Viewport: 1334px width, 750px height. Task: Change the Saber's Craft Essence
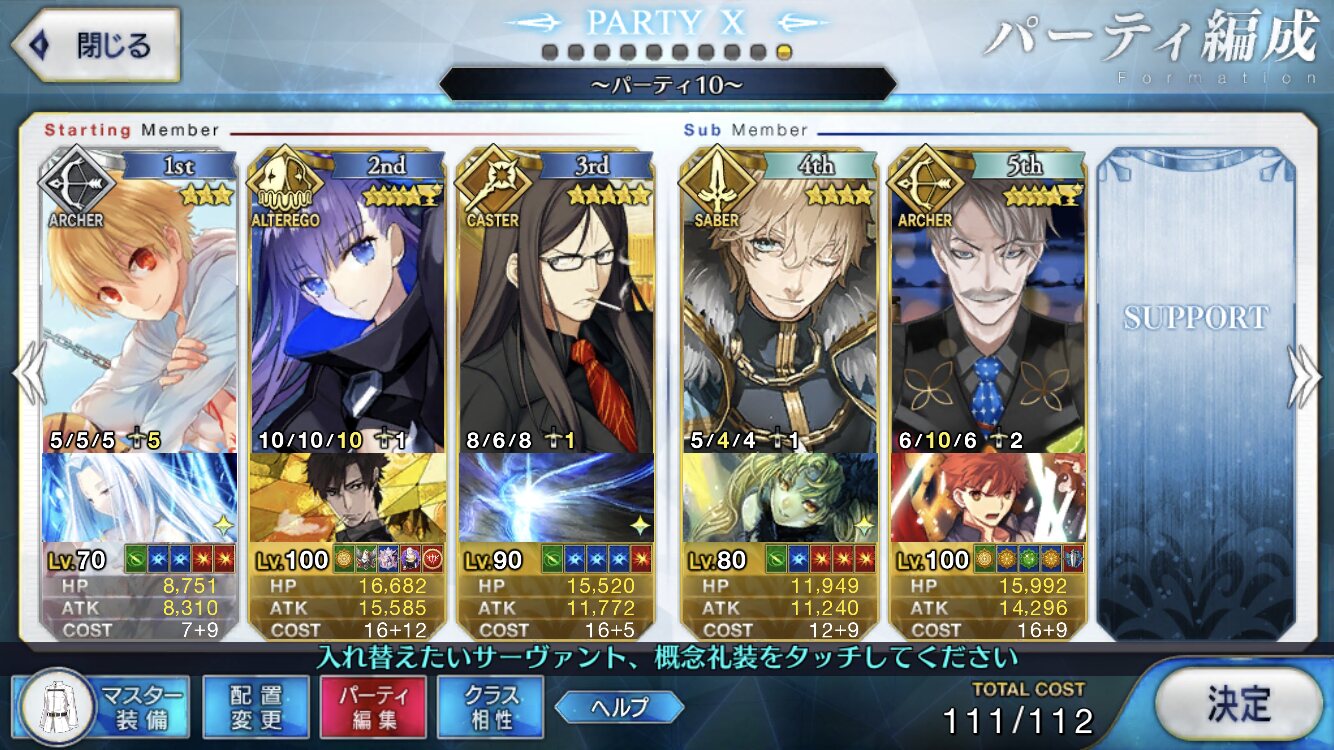(780, 497)
